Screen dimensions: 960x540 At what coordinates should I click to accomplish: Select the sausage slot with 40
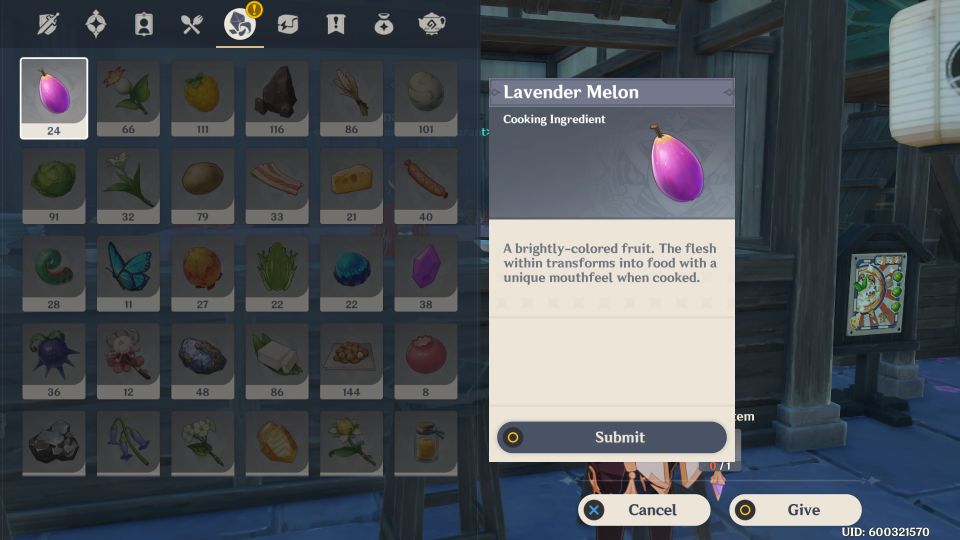tap(426, 185)
